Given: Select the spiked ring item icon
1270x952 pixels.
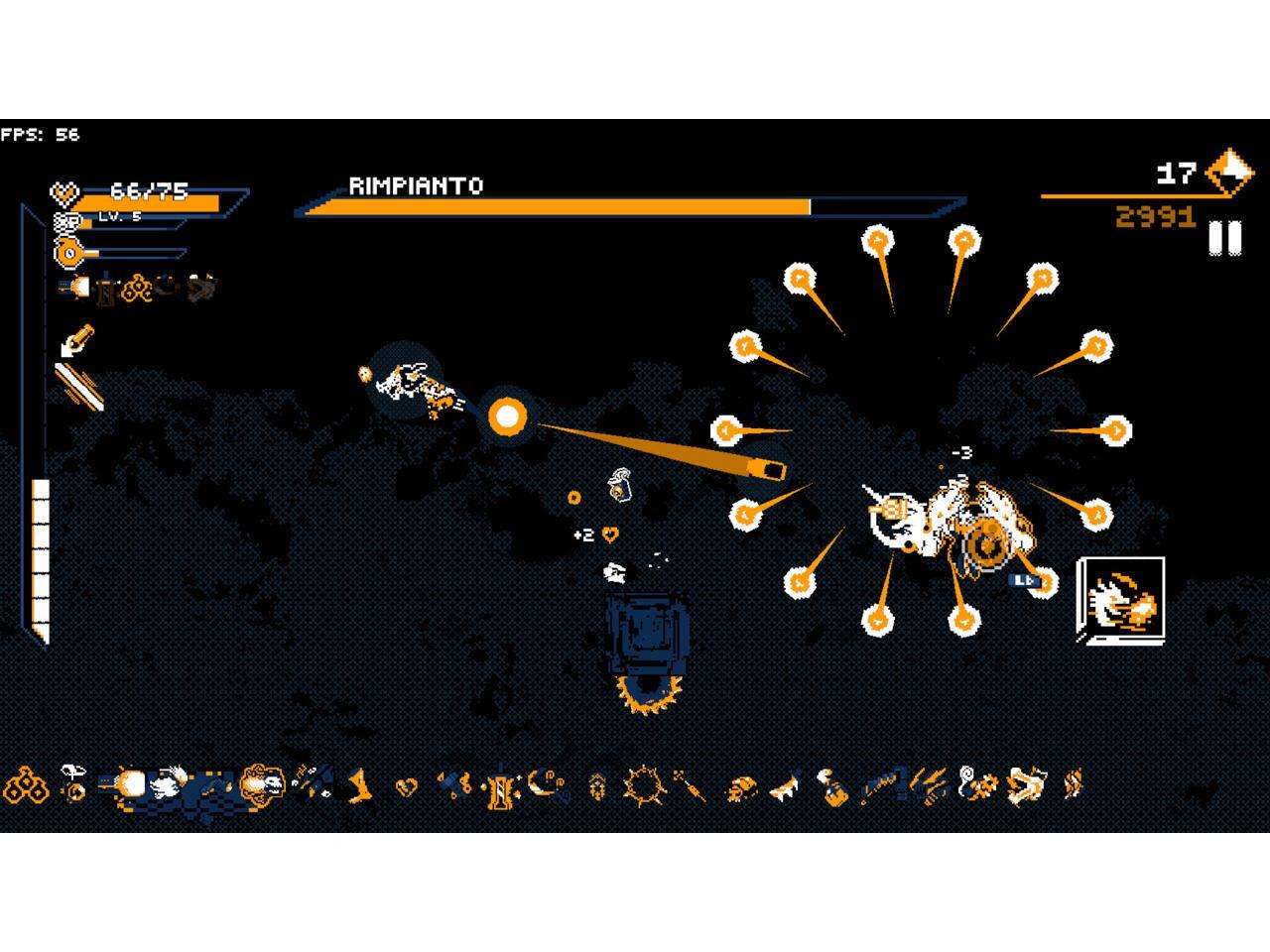Looking at the screenshot, I should [x=644, y=786].
